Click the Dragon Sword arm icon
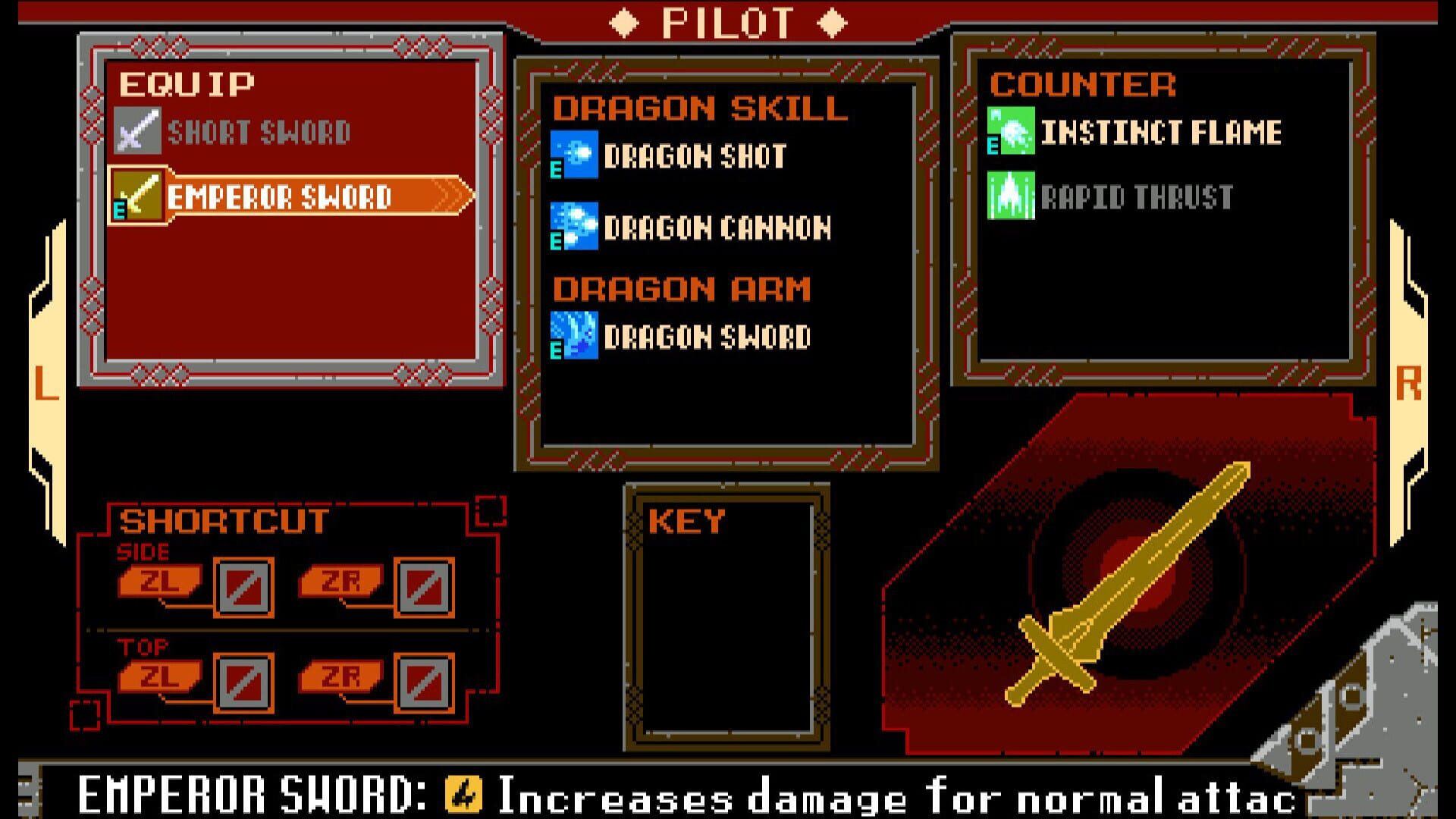Screen dimensions: 1456x819 tap(574, 334)
